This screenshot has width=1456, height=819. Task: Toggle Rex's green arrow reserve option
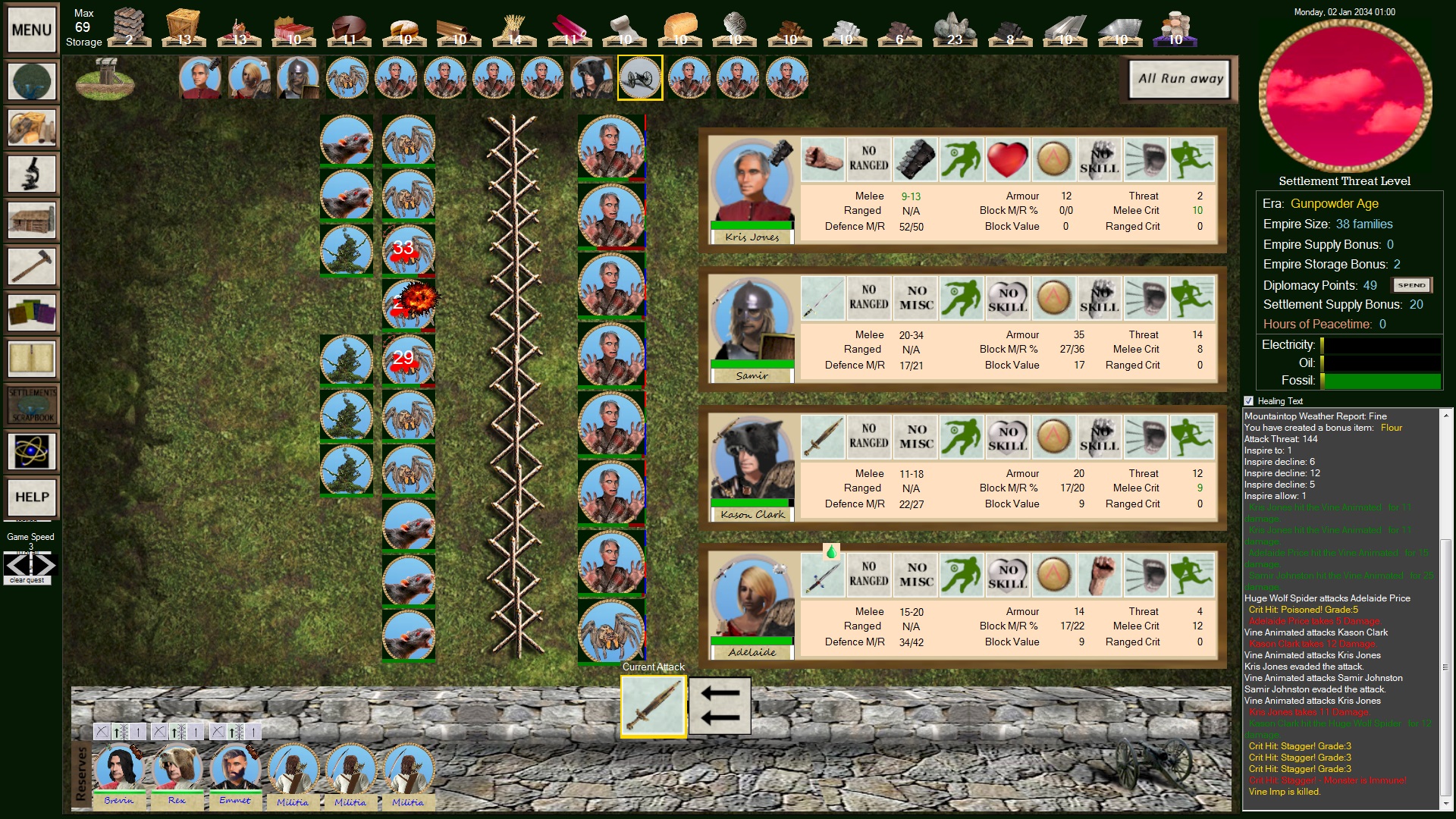tap(179, 732)
